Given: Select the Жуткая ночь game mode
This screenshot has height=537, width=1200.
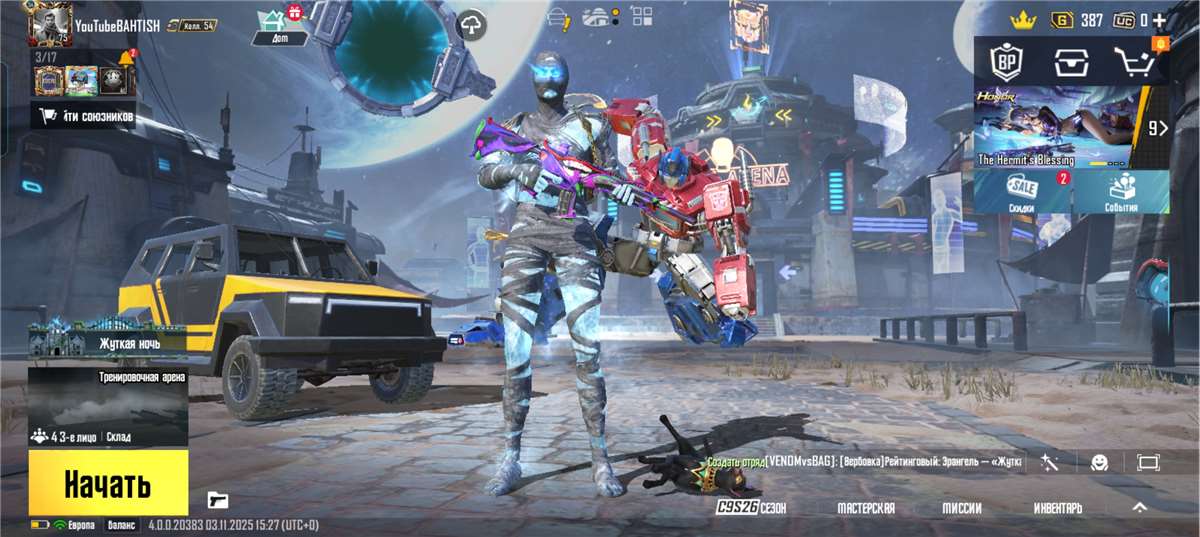Looking at the screenshot, I should [108, 343].
